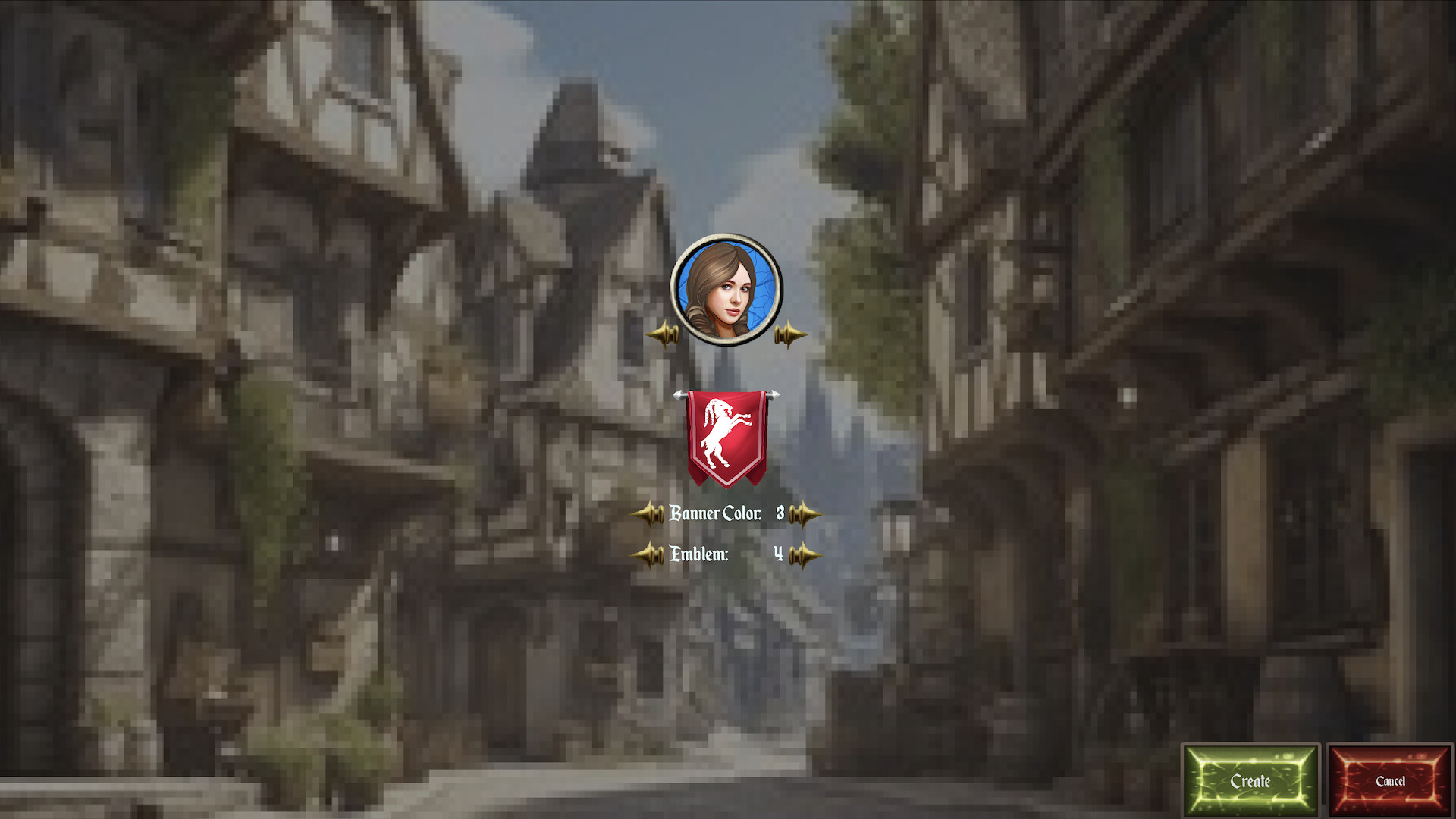Click the left horn icon beside Emblem
The height and width of the screenshot is (819, 1456).
pos(648,554)
